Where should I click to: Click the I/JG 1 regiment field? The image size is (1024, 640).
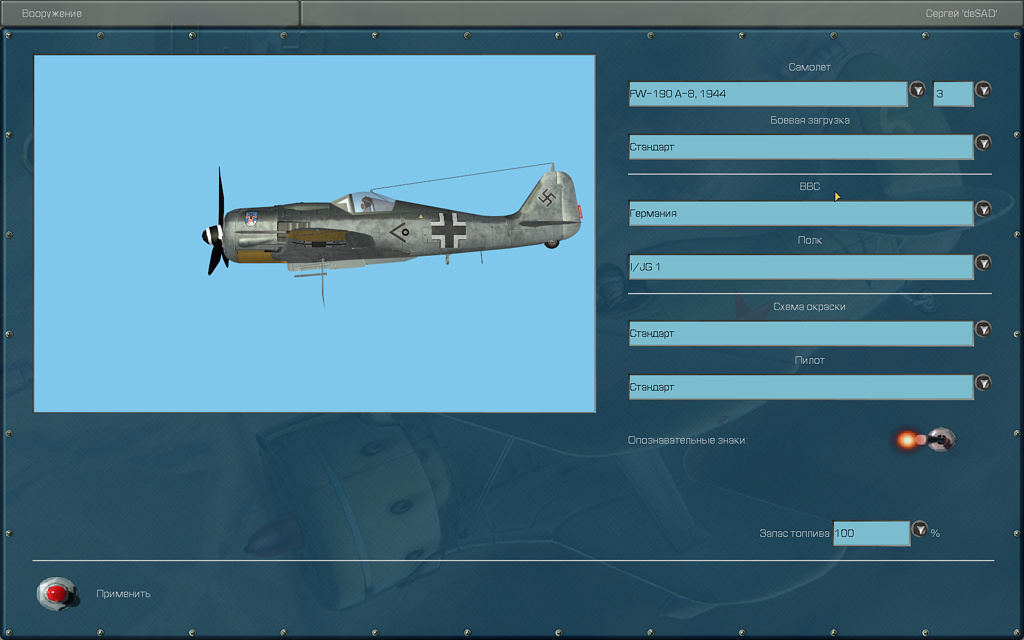pyautogui.click(x=800, y=267)
